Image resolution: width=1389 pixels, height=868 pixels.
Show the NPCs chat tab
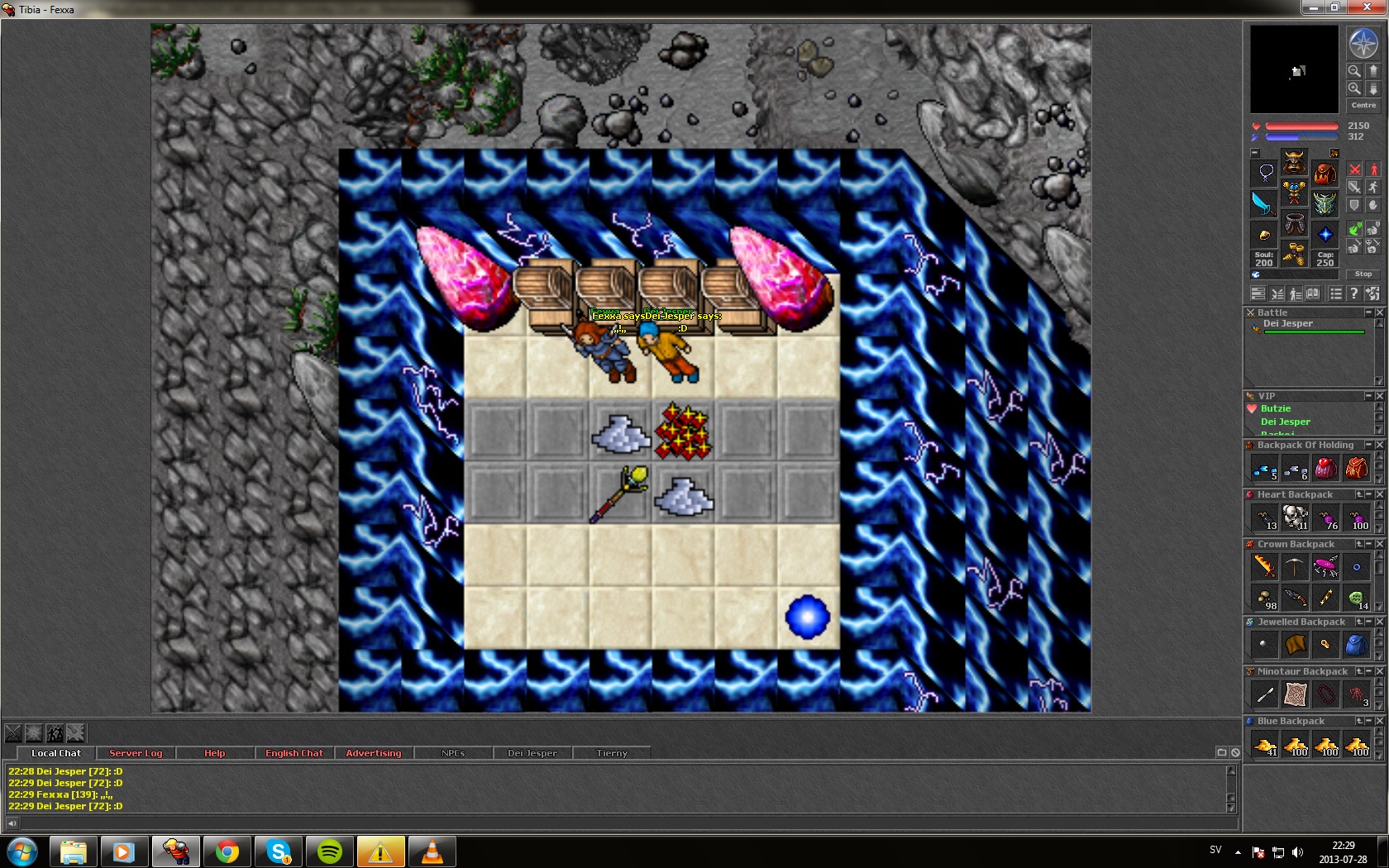tap(452, 753)
